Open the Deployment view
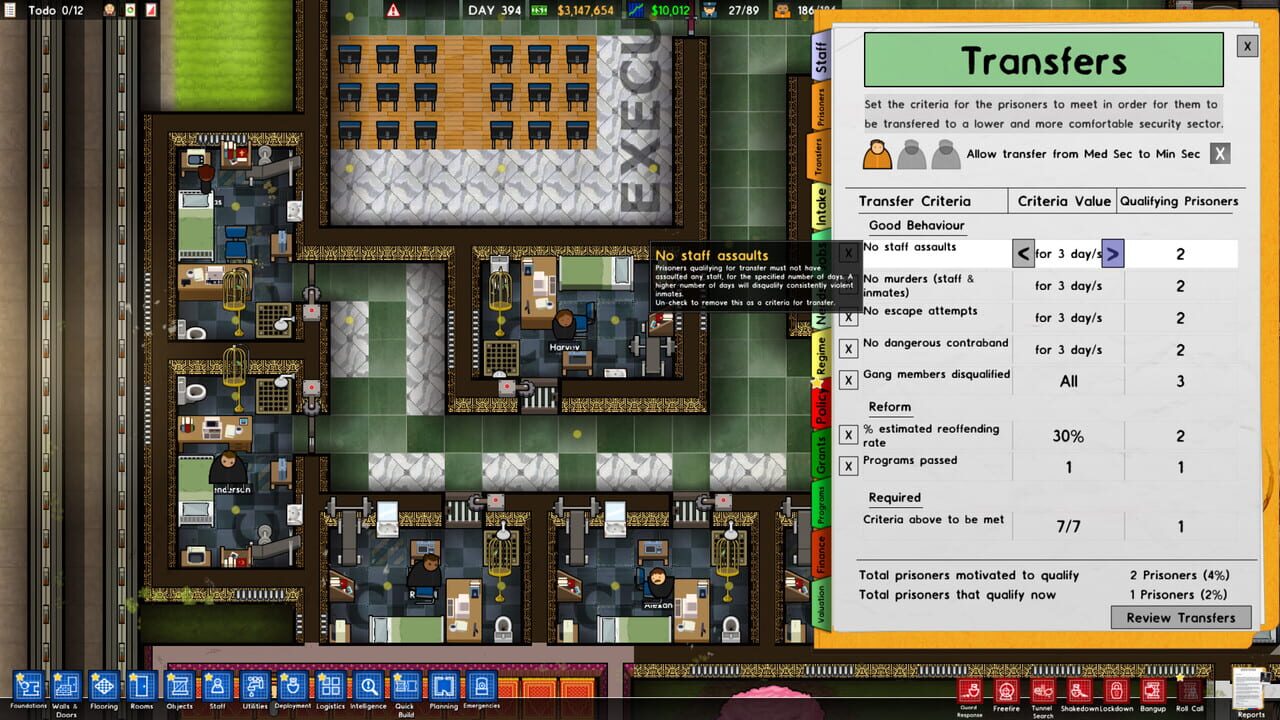The width and height of the screenshot is (1280, 720). (292, 687)
